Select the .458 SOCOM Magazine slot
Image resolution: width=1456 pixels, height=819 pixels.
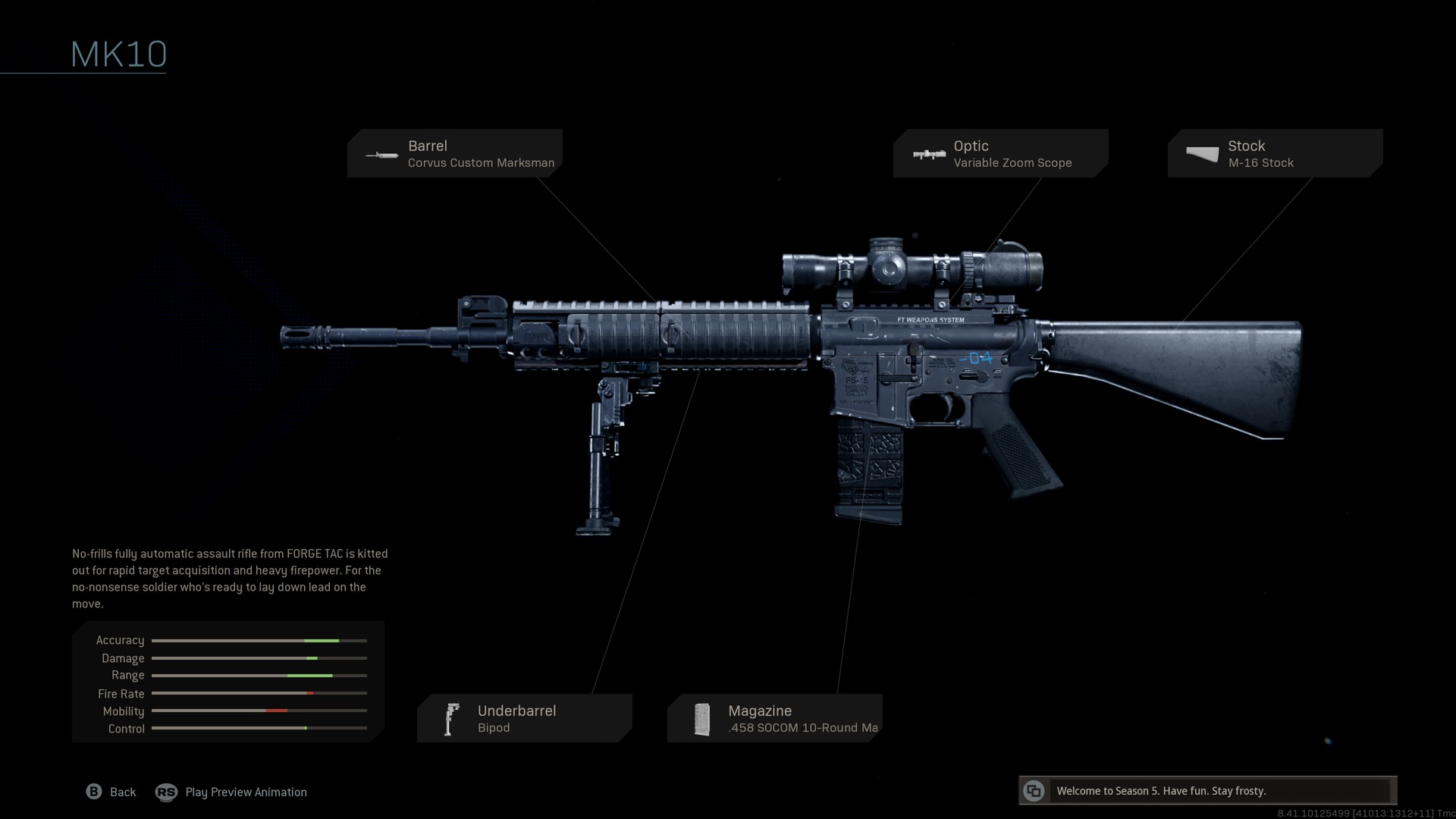coord(774,718)
